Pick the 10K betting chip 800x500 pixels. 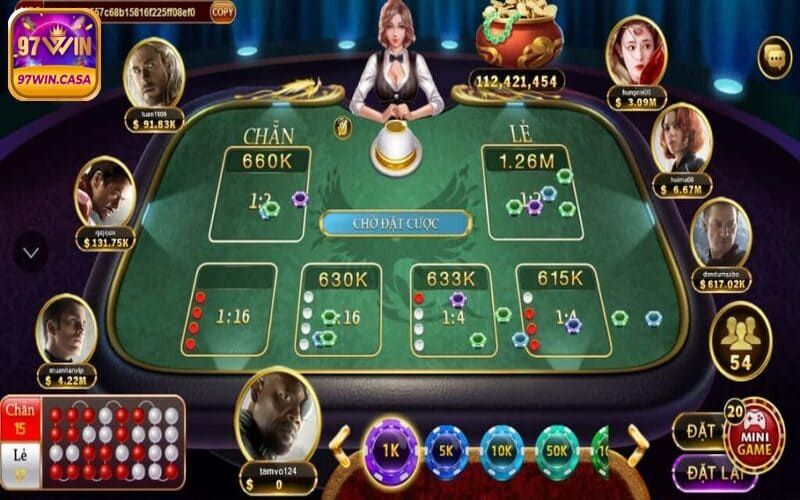tap(501, 451)
